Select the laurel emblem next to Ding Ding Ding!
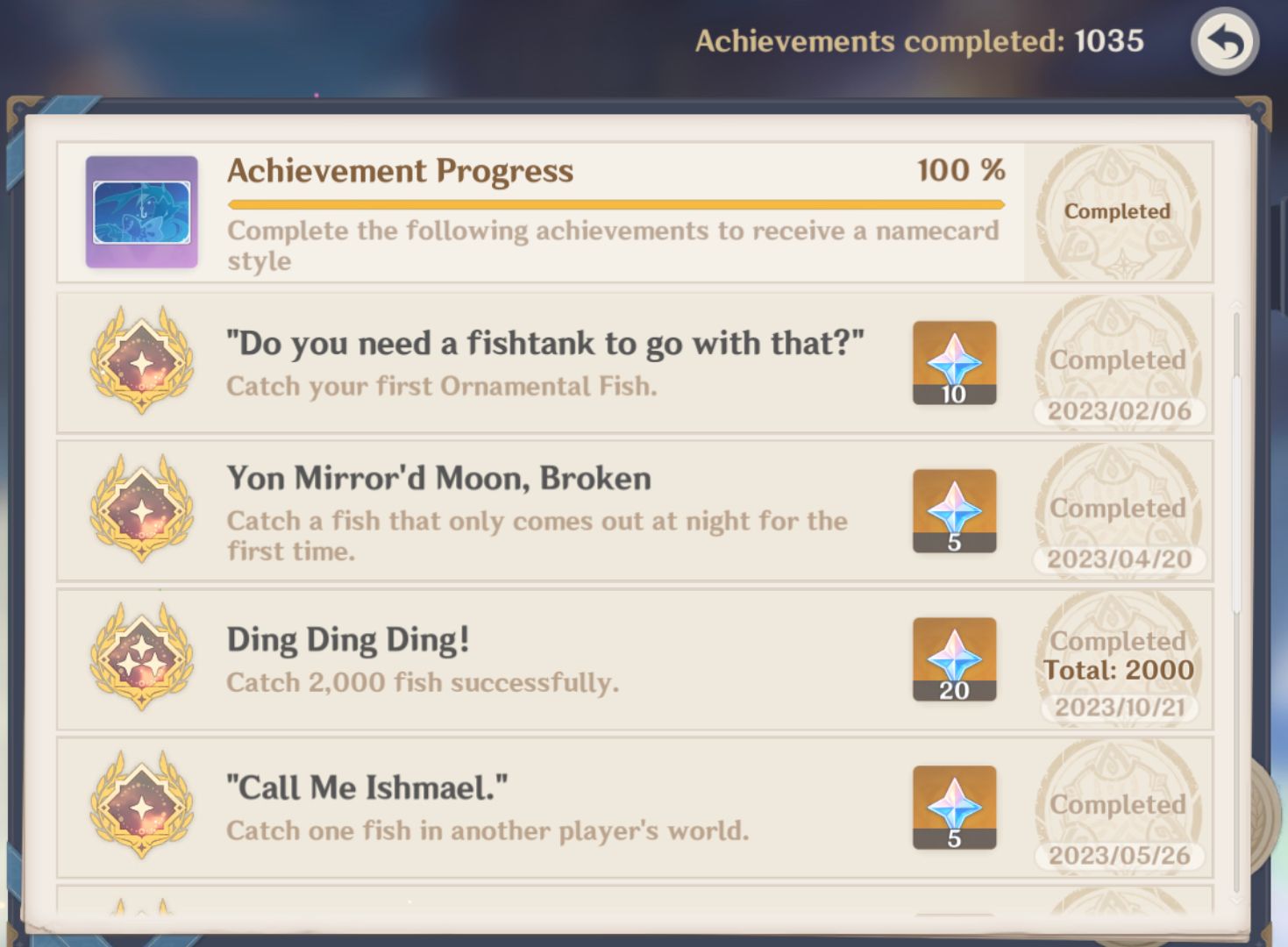 click(x=140, y=659)
